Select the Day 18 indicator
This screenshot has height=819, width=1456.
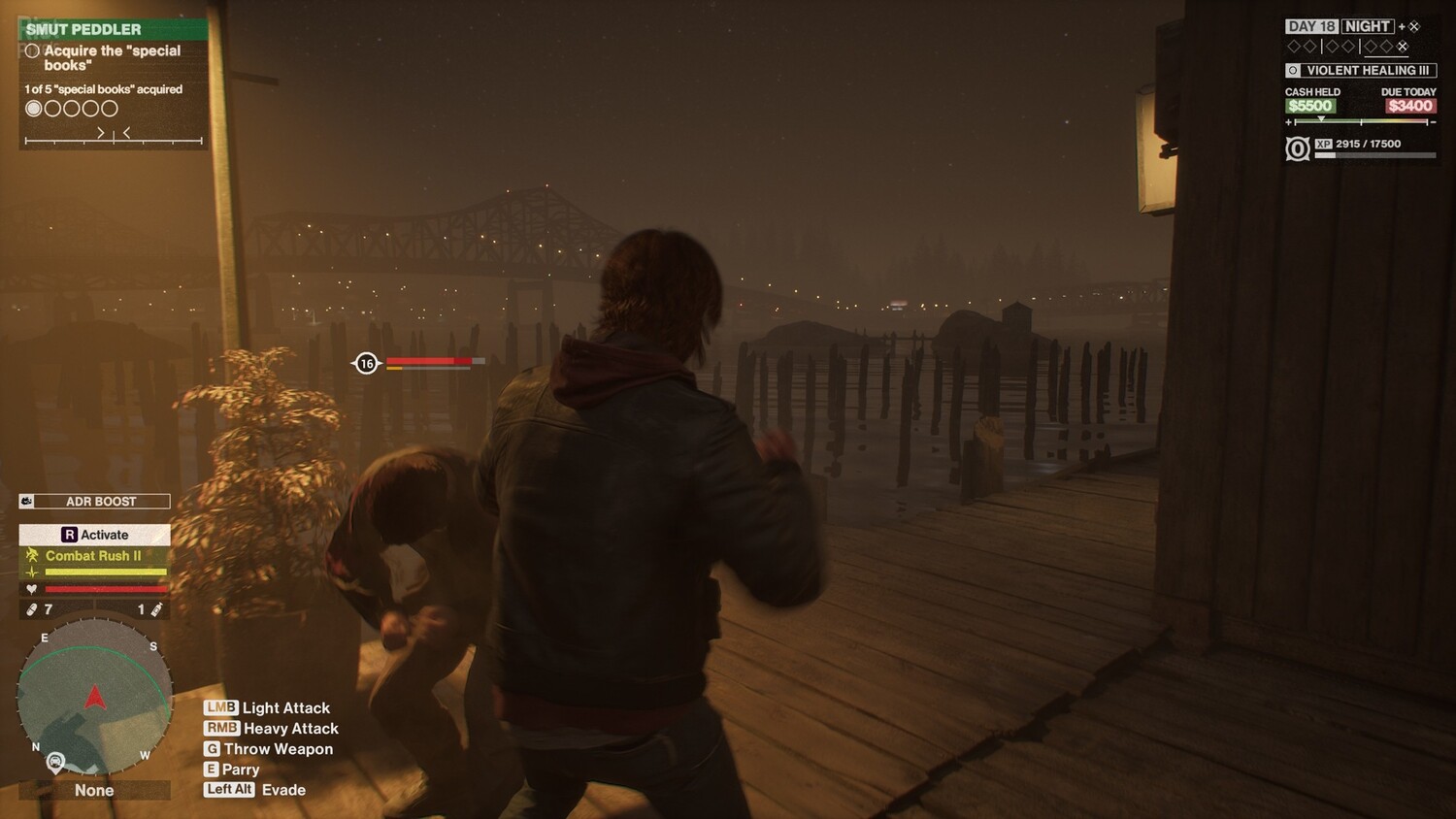click(1310, 26)
